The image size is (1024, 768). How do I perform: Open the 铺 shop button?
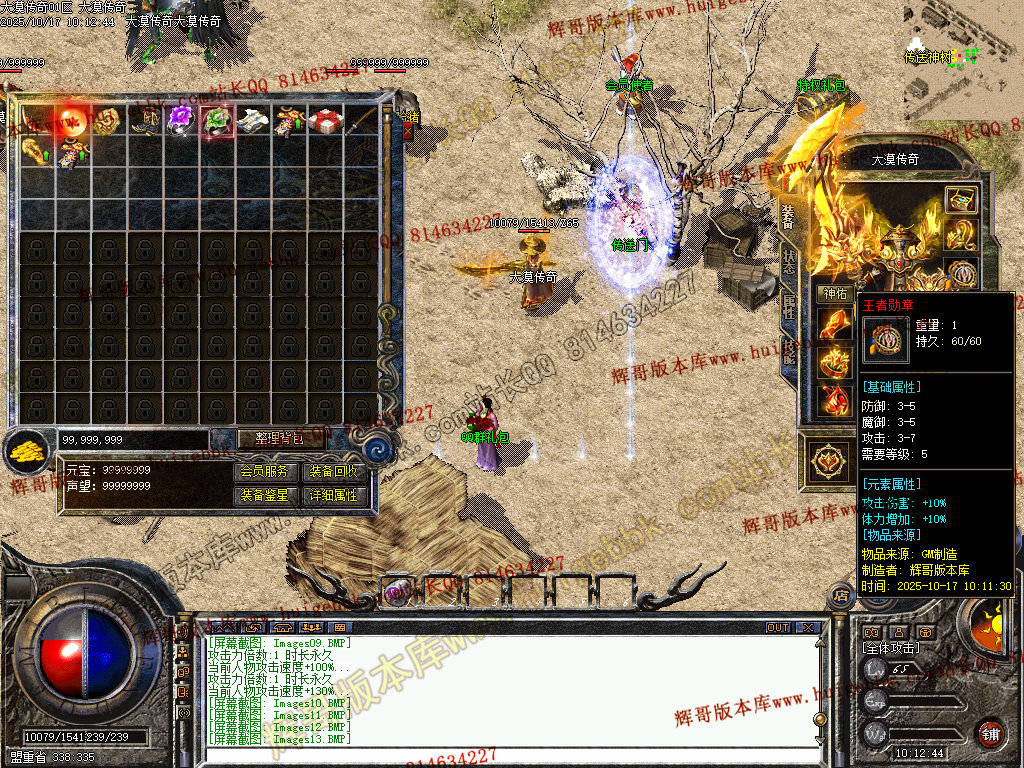pyautogui.click(x=990, y=732)
